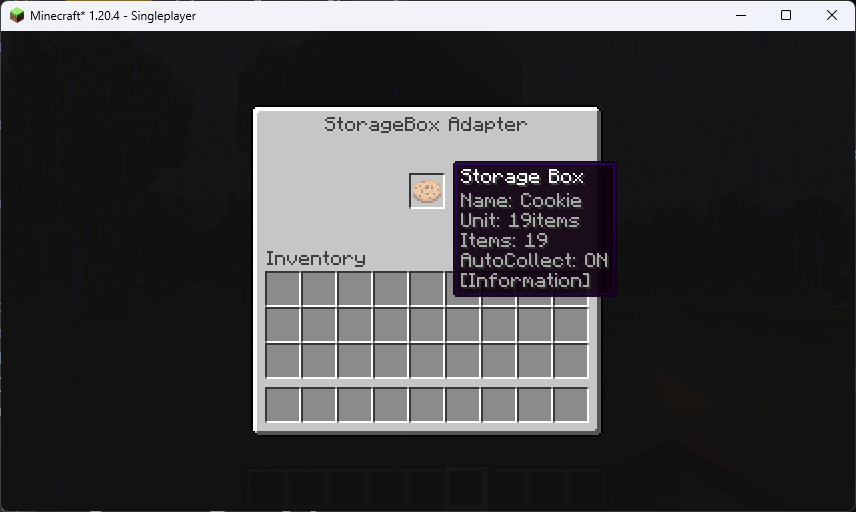
Task: Close the Minecraft window
Action: [x=831, y=15]
